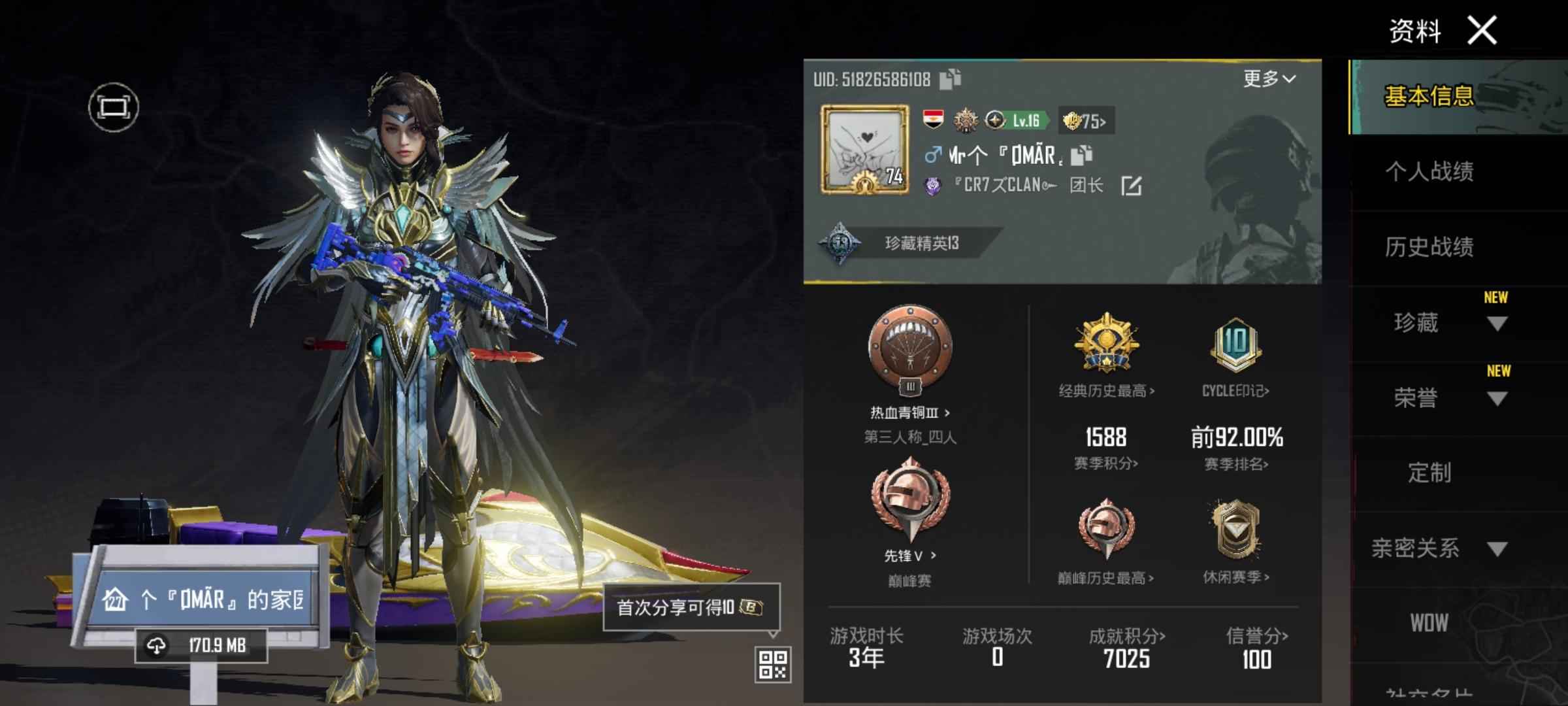Click the player avatar portrait

pos(865,150)
